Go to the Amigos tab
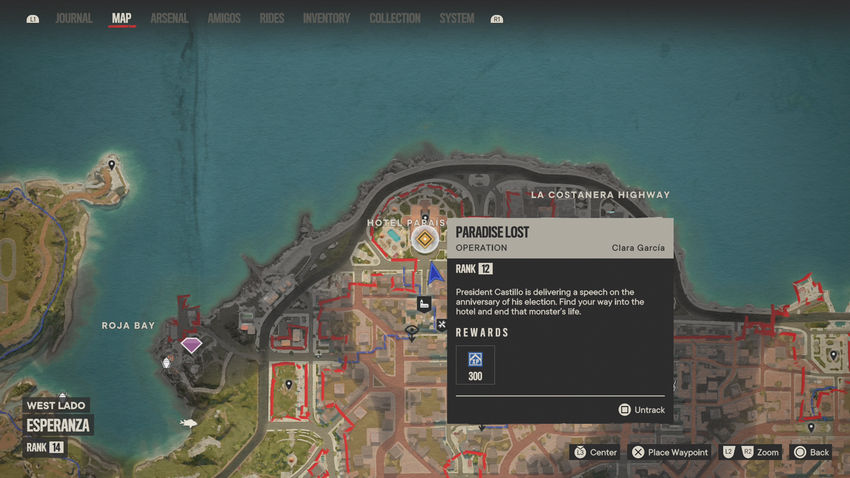Screen dimensions: 850x478 pos(224,18)
